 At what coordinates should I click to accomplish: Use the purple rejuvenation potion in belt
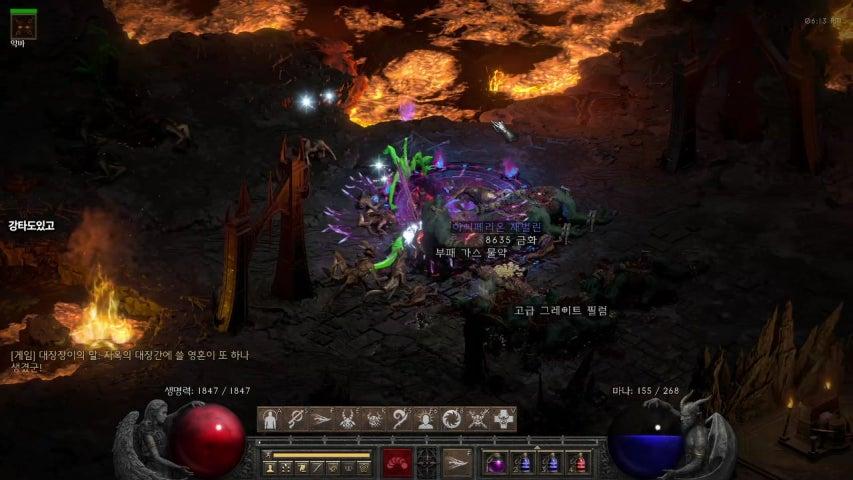(x=496, y=463)
